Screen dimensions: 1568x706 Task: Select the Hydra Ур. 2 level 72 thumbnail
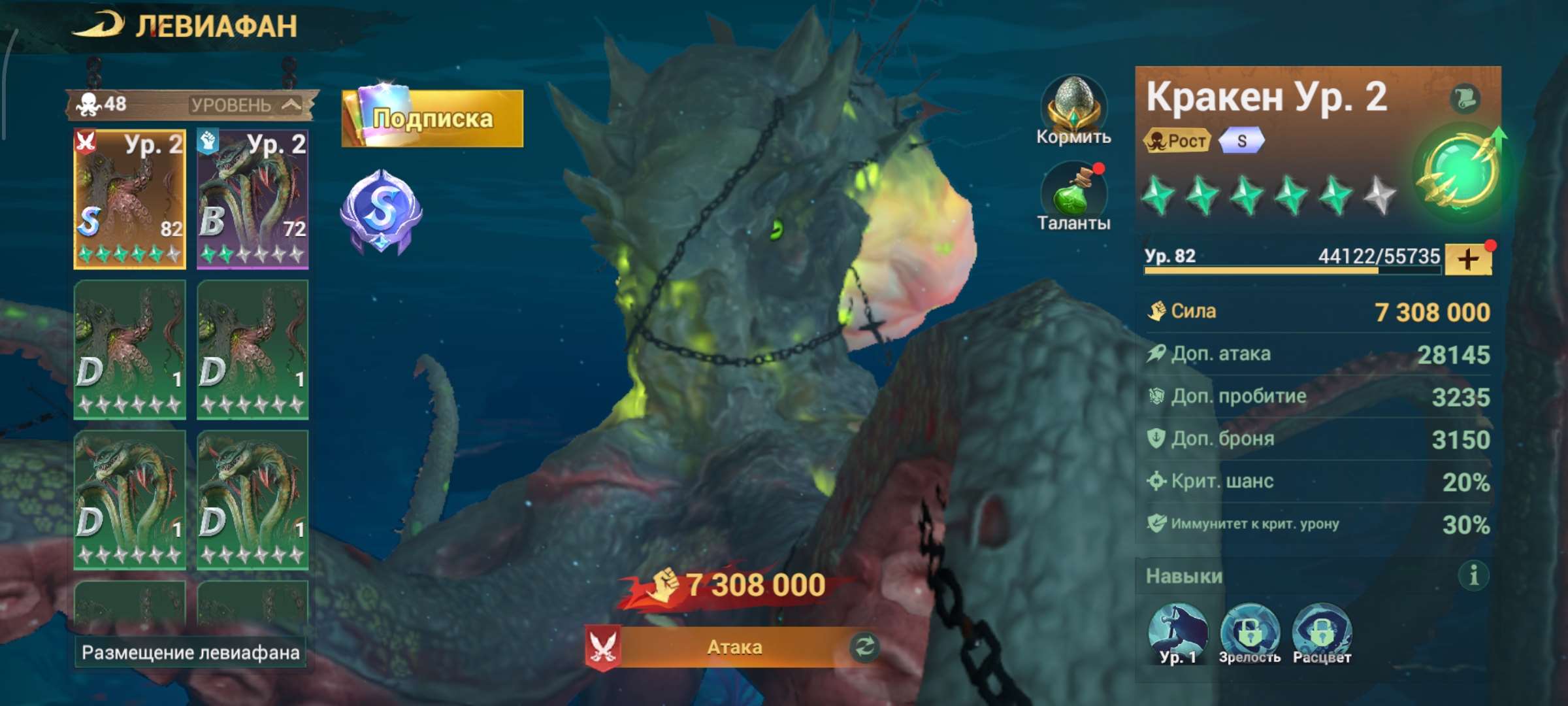coord(253,196)
